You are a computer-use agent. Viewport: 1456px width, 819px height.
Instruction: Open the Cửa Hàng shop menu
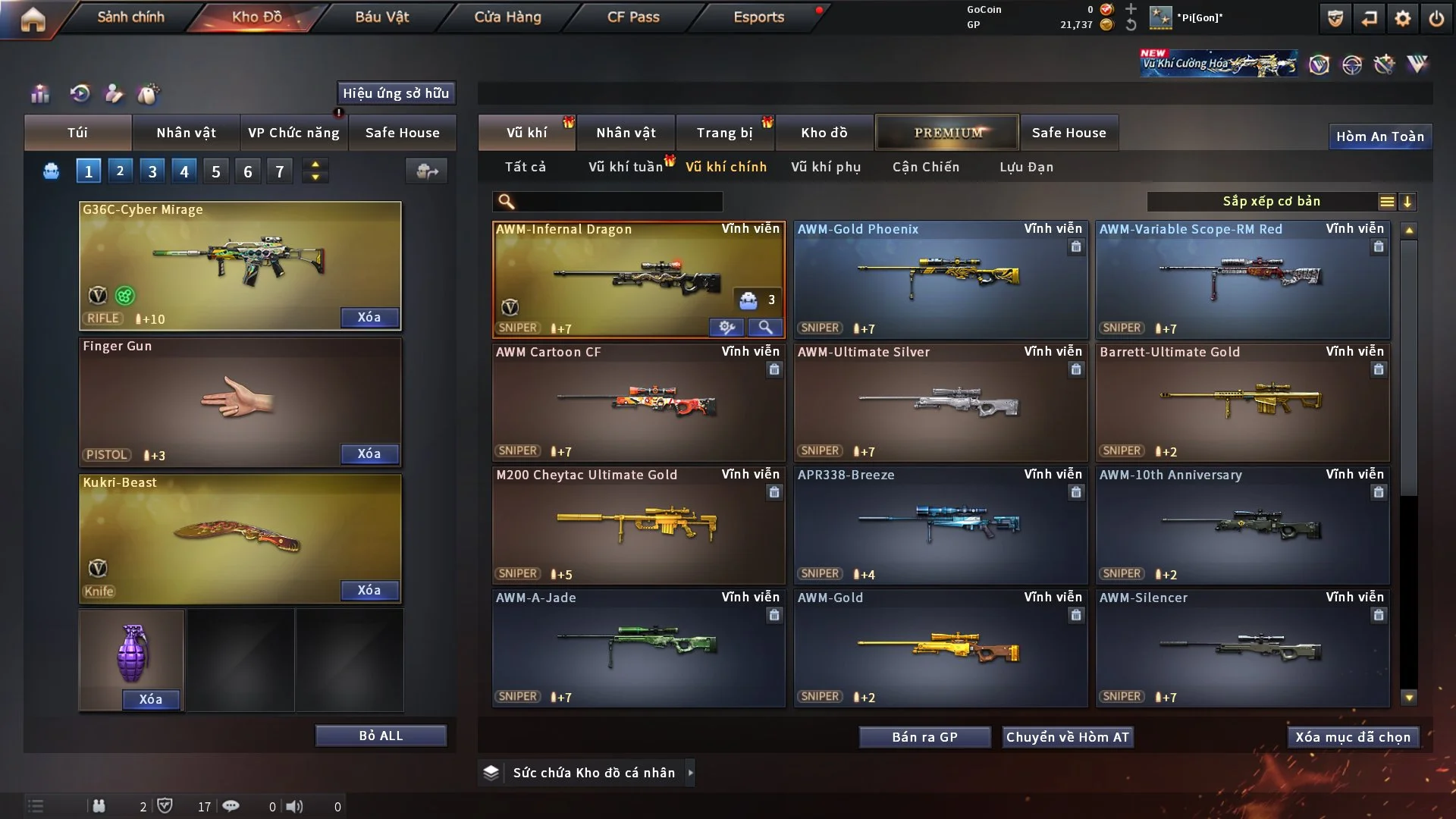[507, 17]
